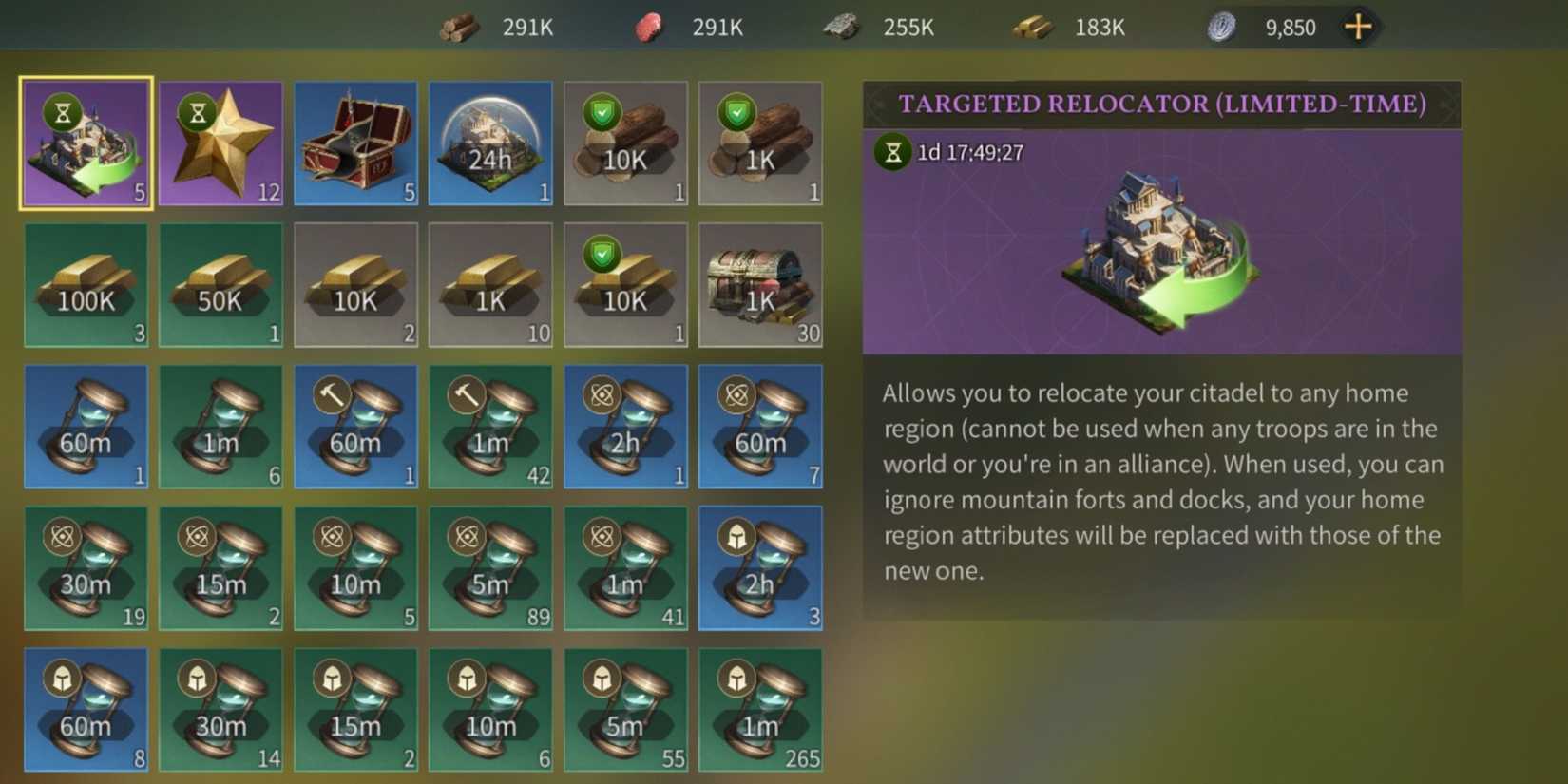Select the Targeted Relocator item
The width and height of the screenshot is (1568, 784).
tap(86, 143)
